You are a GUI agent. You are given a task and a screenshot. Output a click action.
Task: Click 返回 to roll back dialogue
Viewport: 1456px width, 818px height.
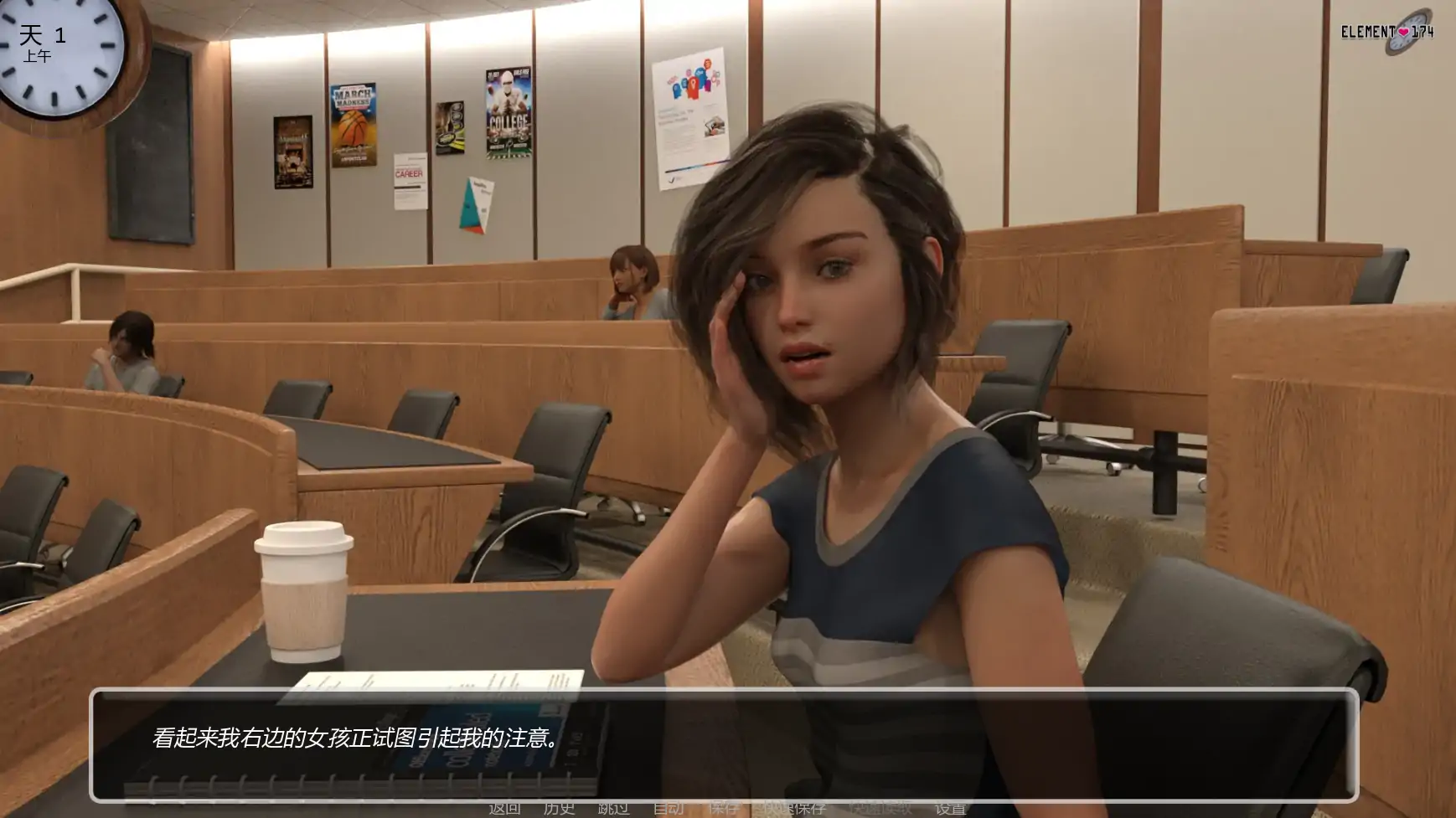(504, 808)
